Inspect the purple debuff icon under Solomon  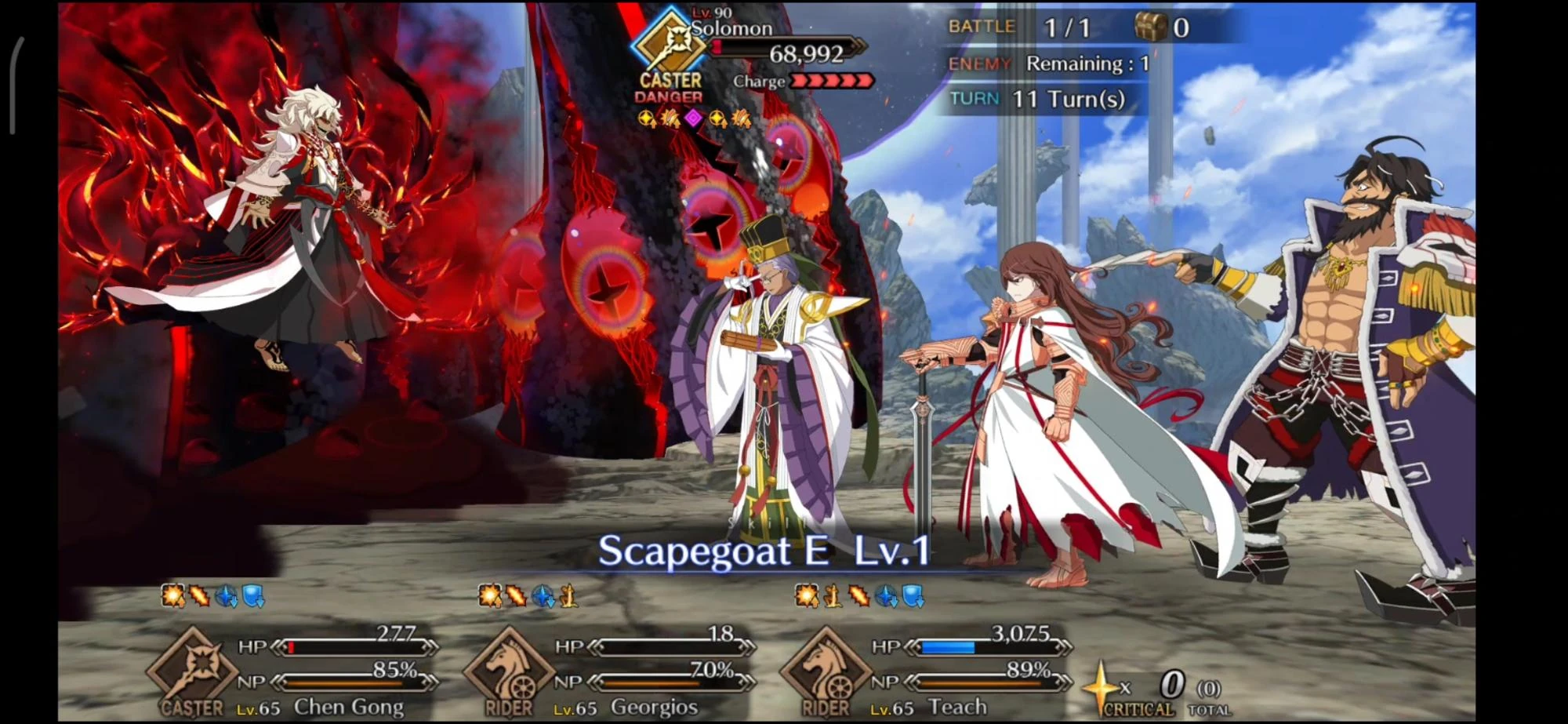[x=694, y=119]
